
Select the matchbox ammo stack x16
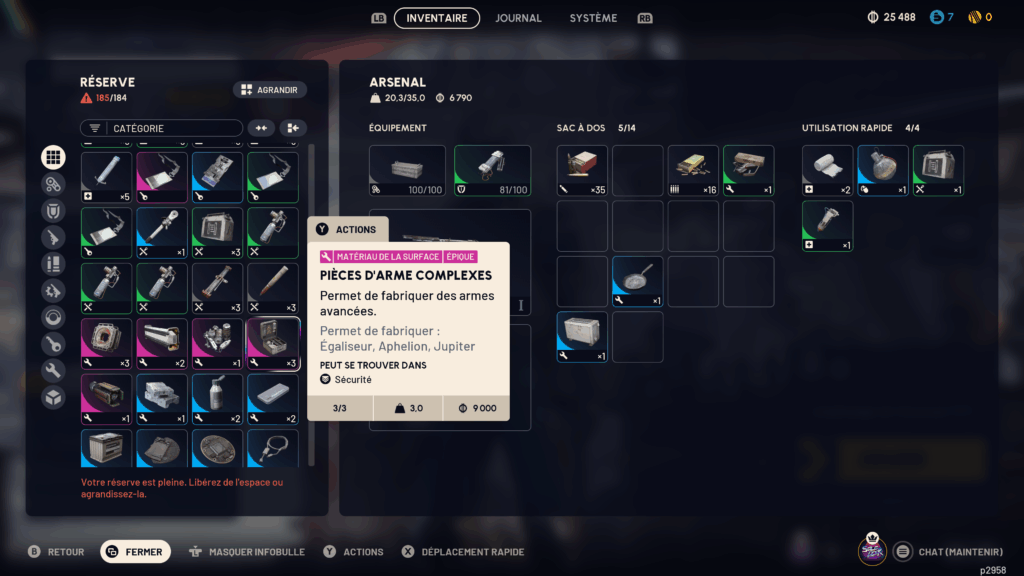point(693,170)
